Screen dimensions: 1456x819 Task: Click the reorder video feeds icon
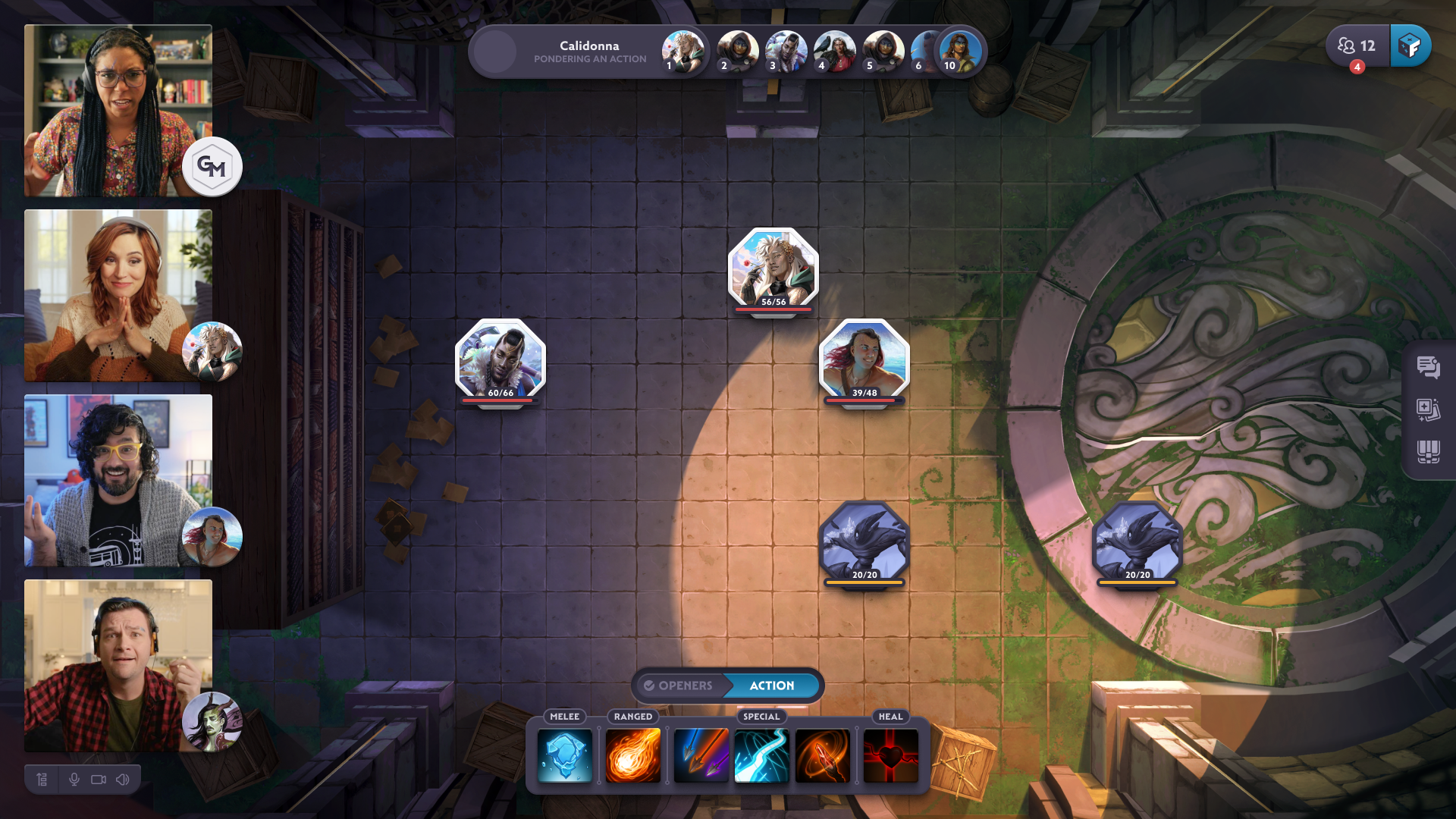[42, 780]
